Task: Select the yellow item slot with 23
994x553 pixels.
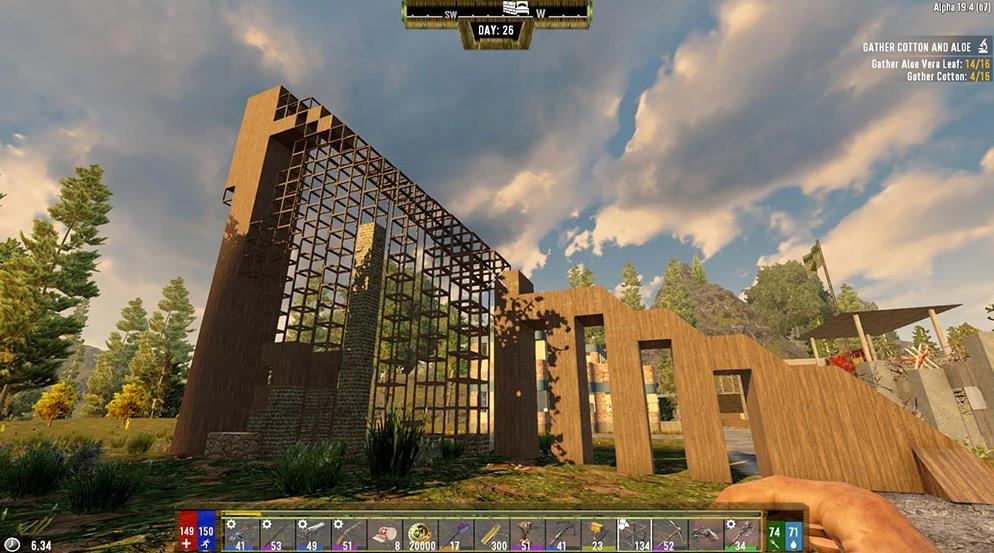Action: 599,533
